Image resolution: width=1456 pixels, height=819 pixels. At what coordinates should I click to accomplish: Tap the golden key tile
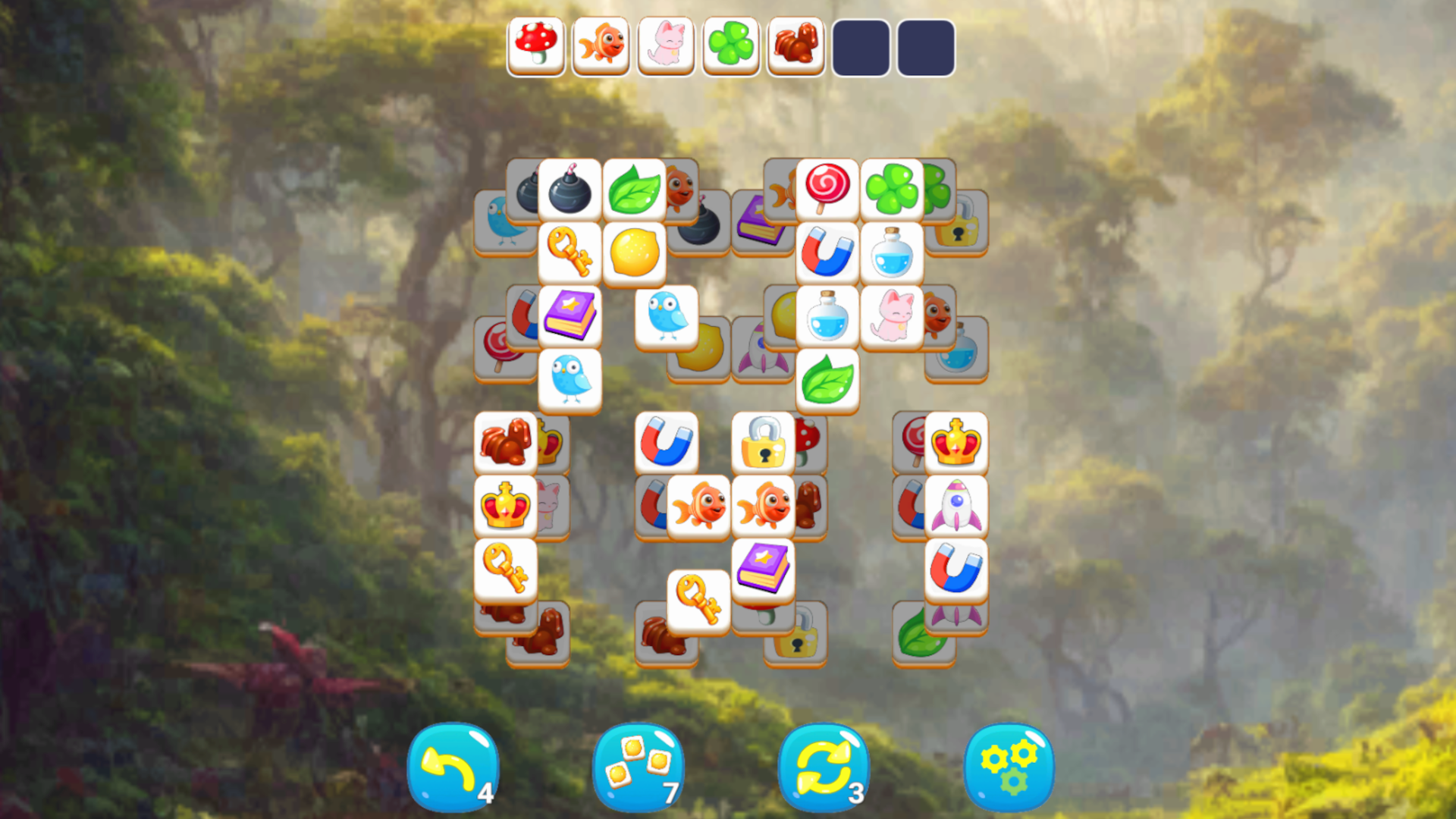[x=570, y=253]
